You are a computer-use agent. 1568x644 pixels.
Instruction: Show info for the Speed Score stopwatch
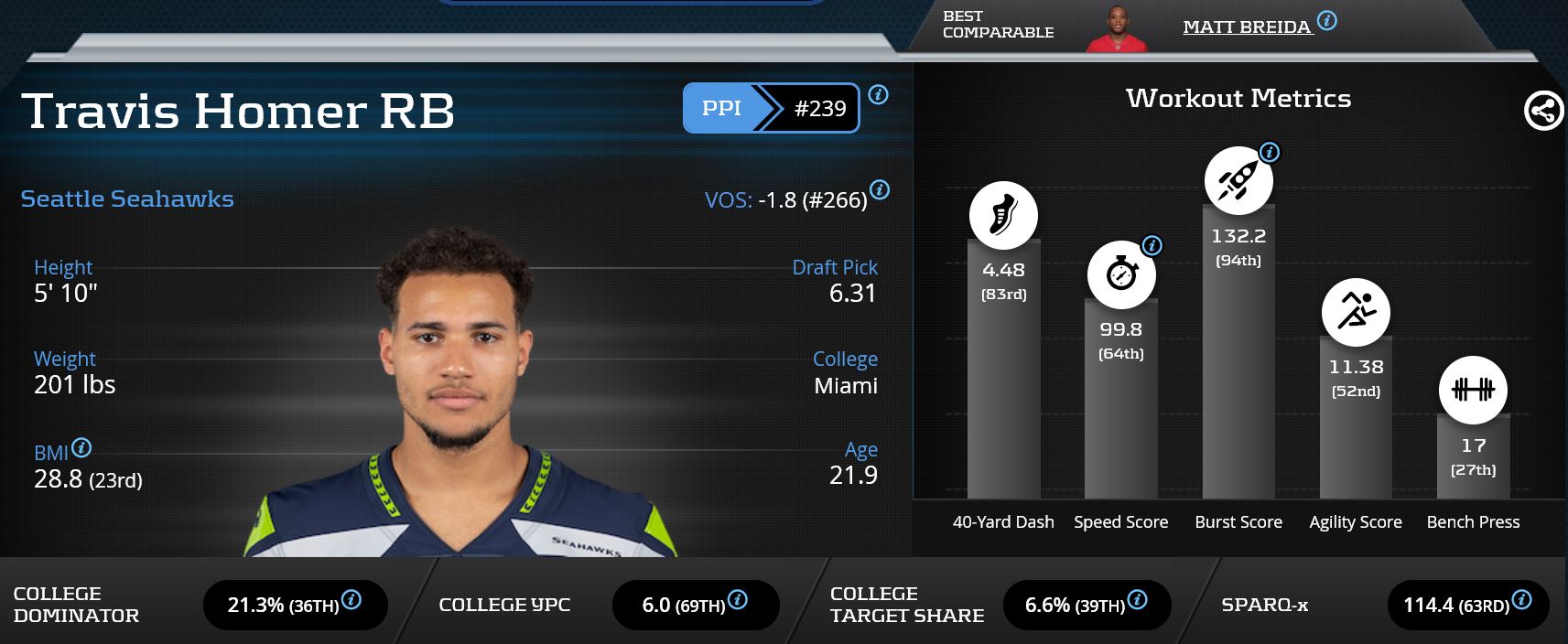tap(1152, 245)
